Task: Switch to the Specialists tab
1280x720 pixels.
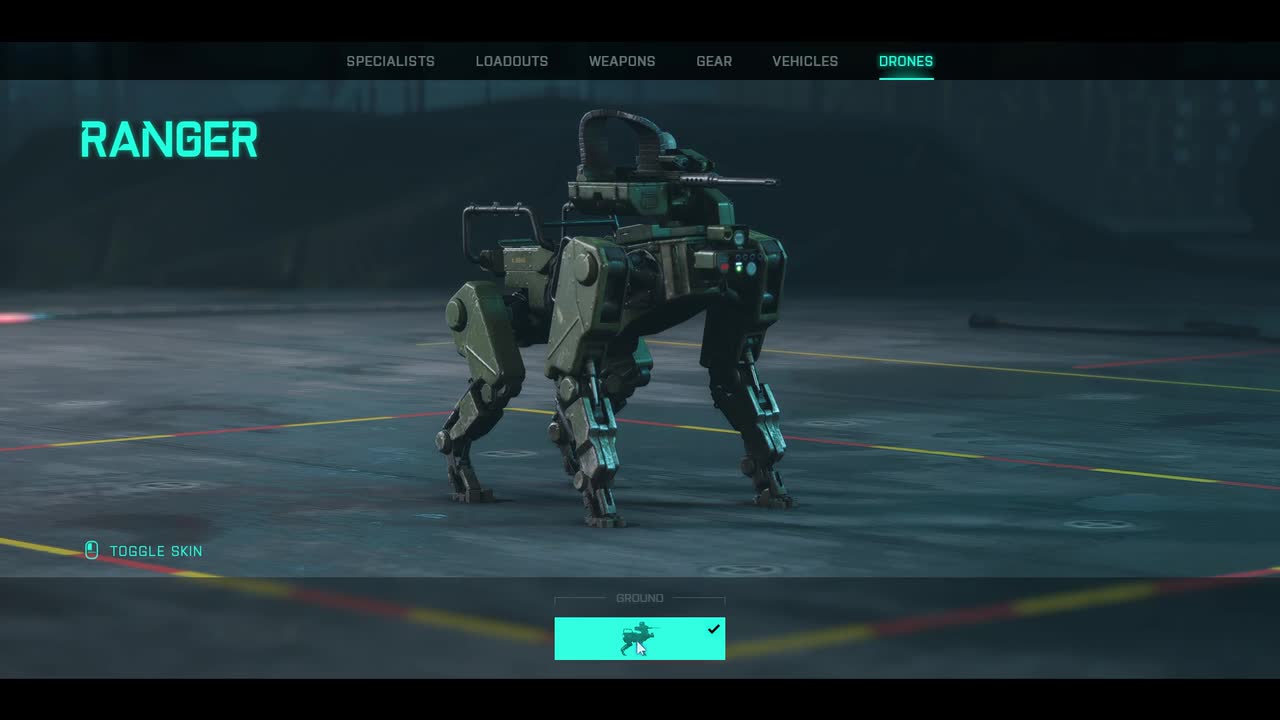Action: (390, 61)
